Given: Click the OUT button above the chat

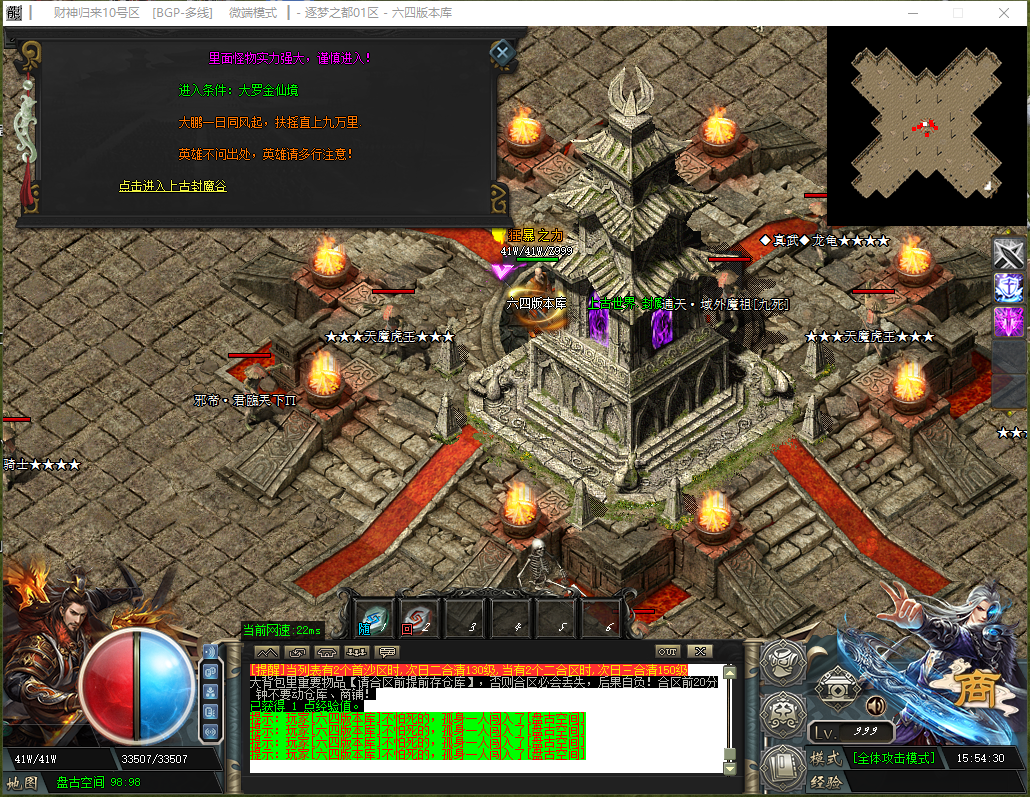Looking at the screenshot, I should point(667,651).
